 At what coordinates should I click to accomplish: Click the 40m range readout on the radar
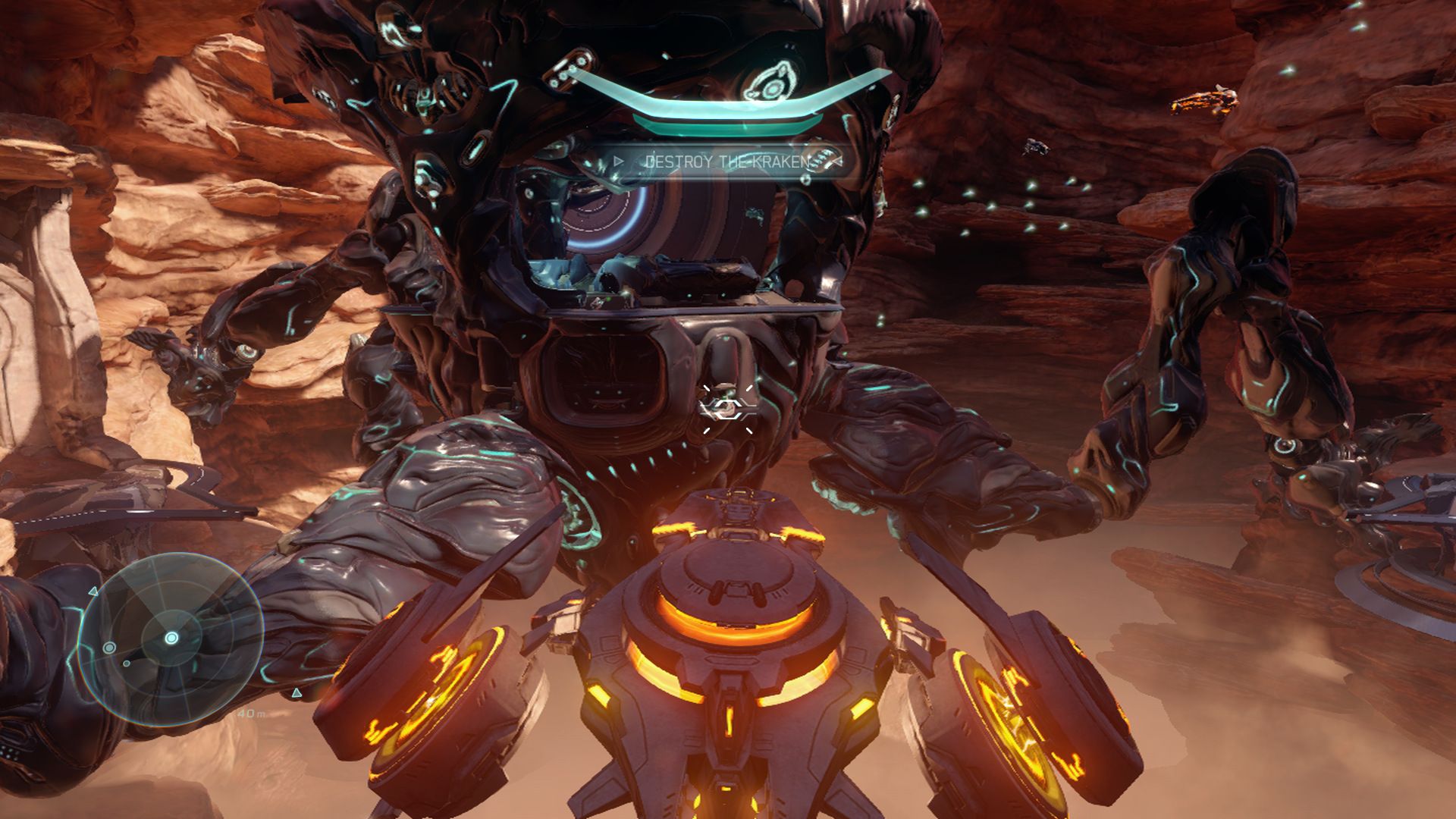[x=252, y=714]
